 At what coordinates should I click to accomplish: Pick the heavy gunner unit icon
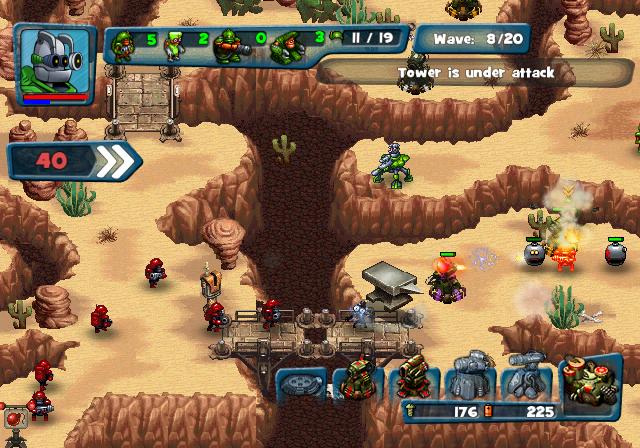coord(231,45)
